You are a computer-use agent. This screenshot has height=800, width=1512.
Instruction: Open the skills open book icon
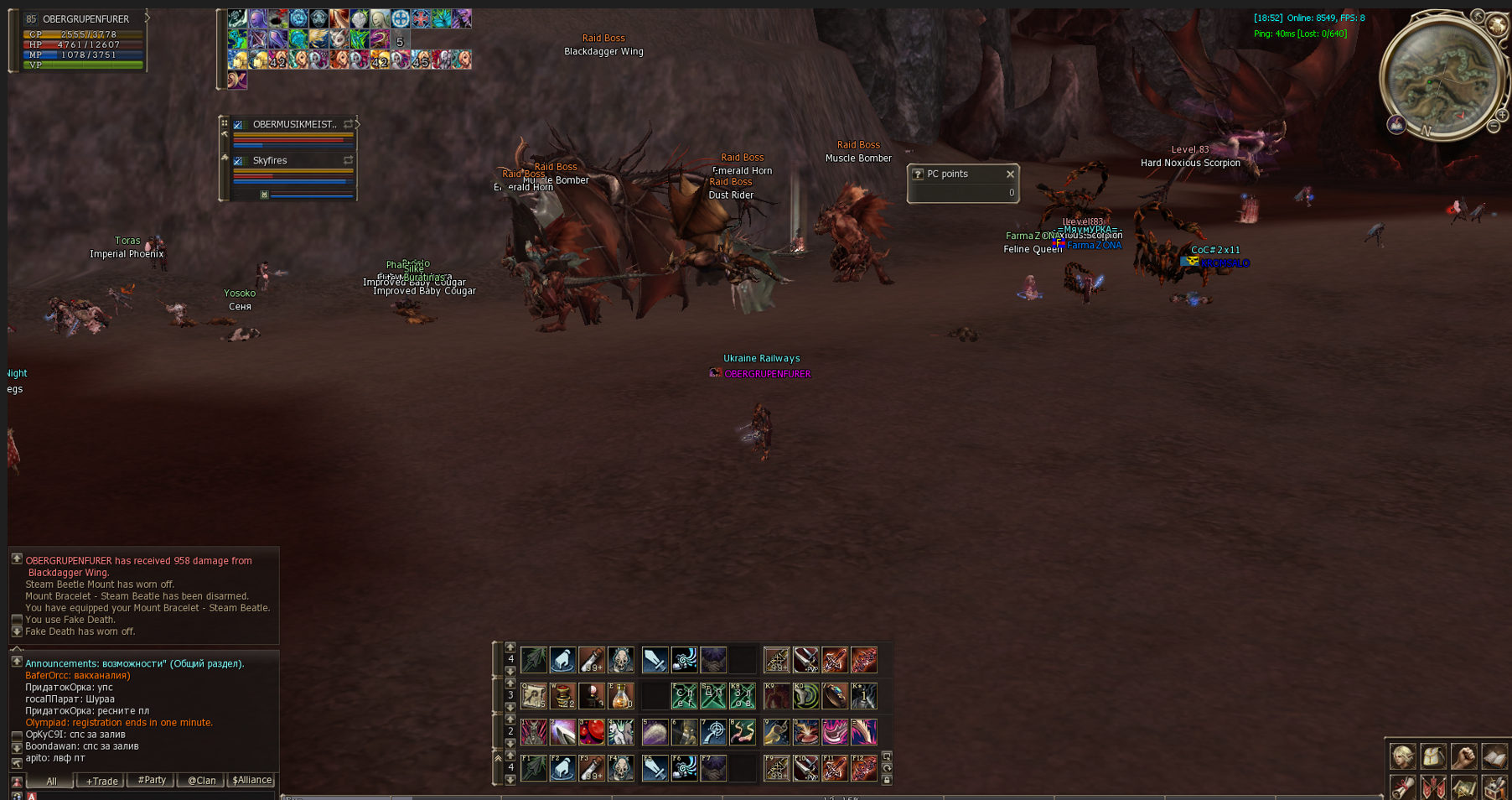[1494, 756]
